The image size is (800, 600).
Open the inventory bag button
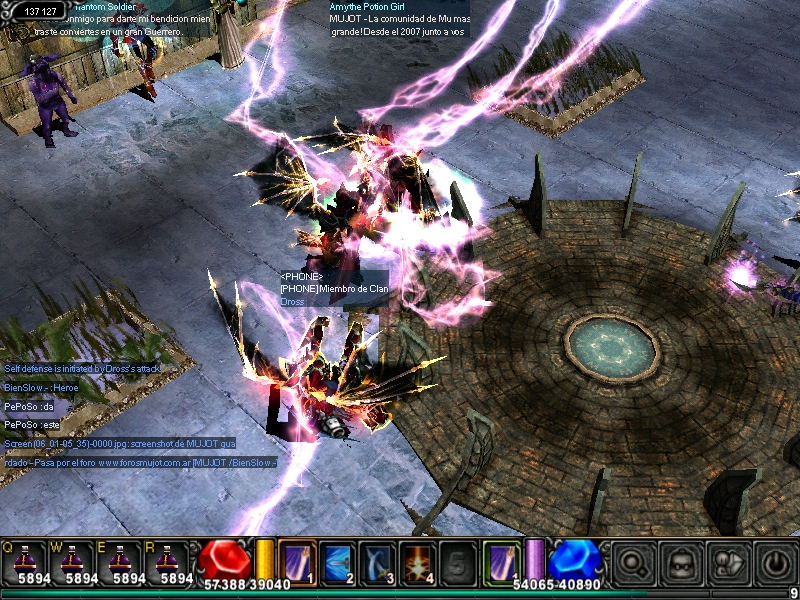[x=679, y=561]
